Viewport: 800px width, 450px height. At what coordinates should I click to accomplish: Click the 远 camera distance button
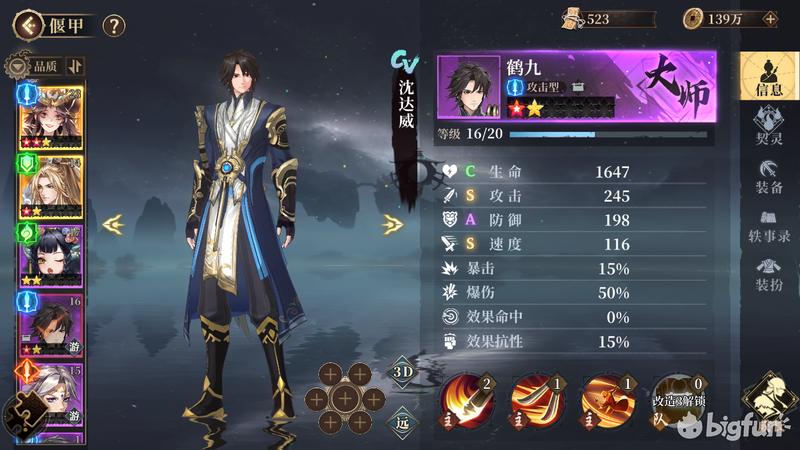(x=402, y=421)
